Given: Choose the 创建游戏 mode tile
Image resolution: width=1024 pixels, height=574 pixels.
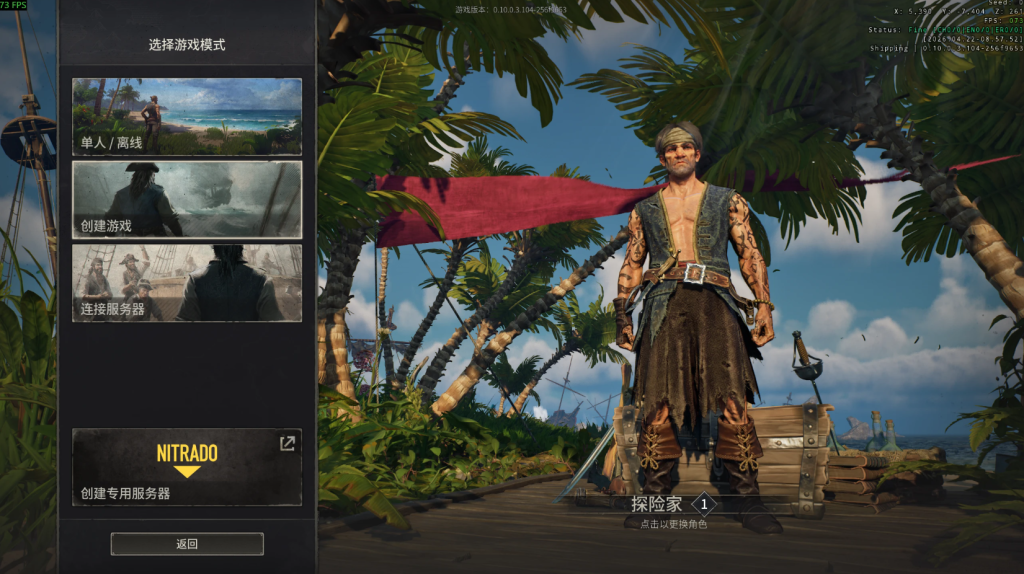Looking at the screenshot, I should point(187,199).
